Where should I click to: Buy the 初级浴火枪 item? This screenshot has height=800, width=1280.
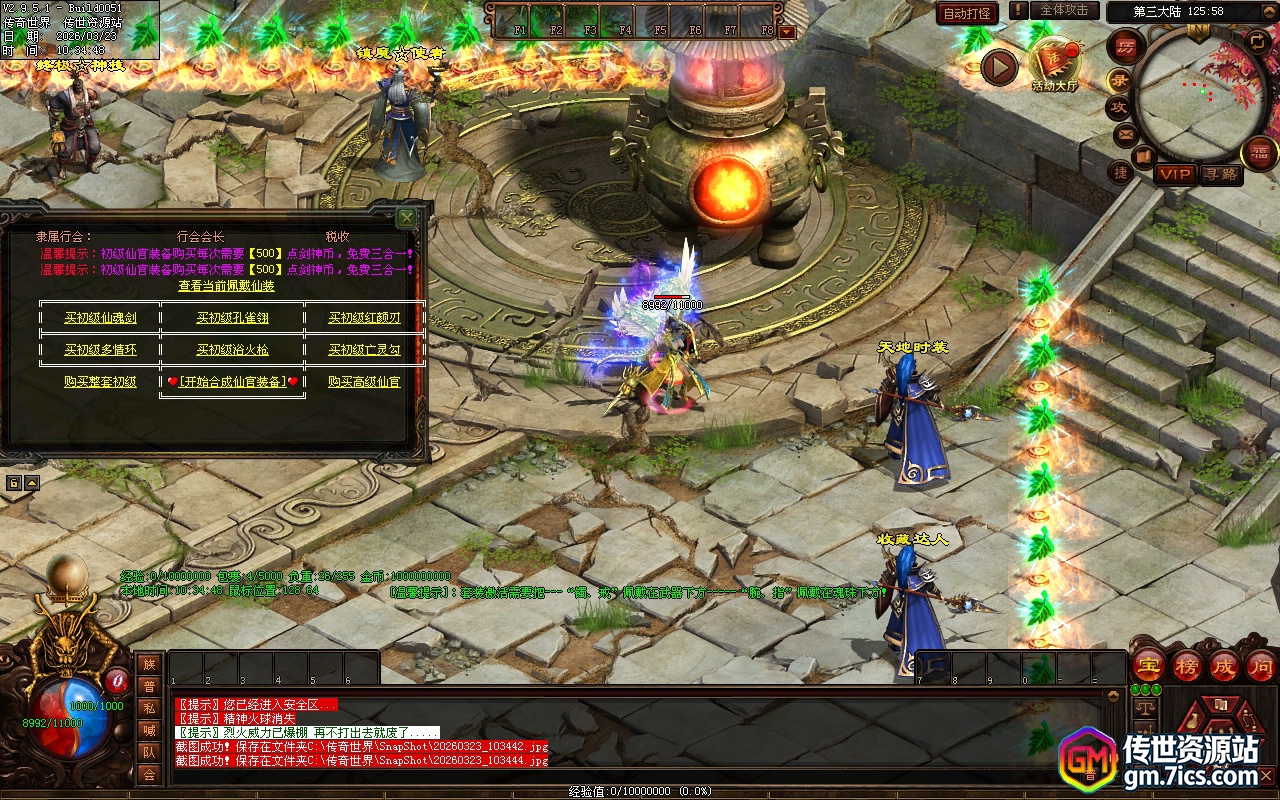click(232, 350)
